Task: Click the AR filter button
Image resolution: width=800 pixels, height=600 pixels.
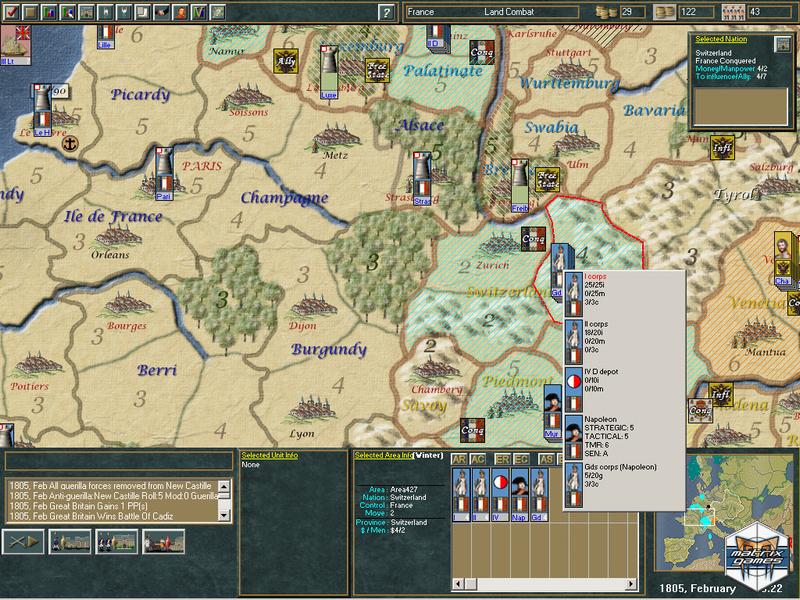Action: [460, 459]
